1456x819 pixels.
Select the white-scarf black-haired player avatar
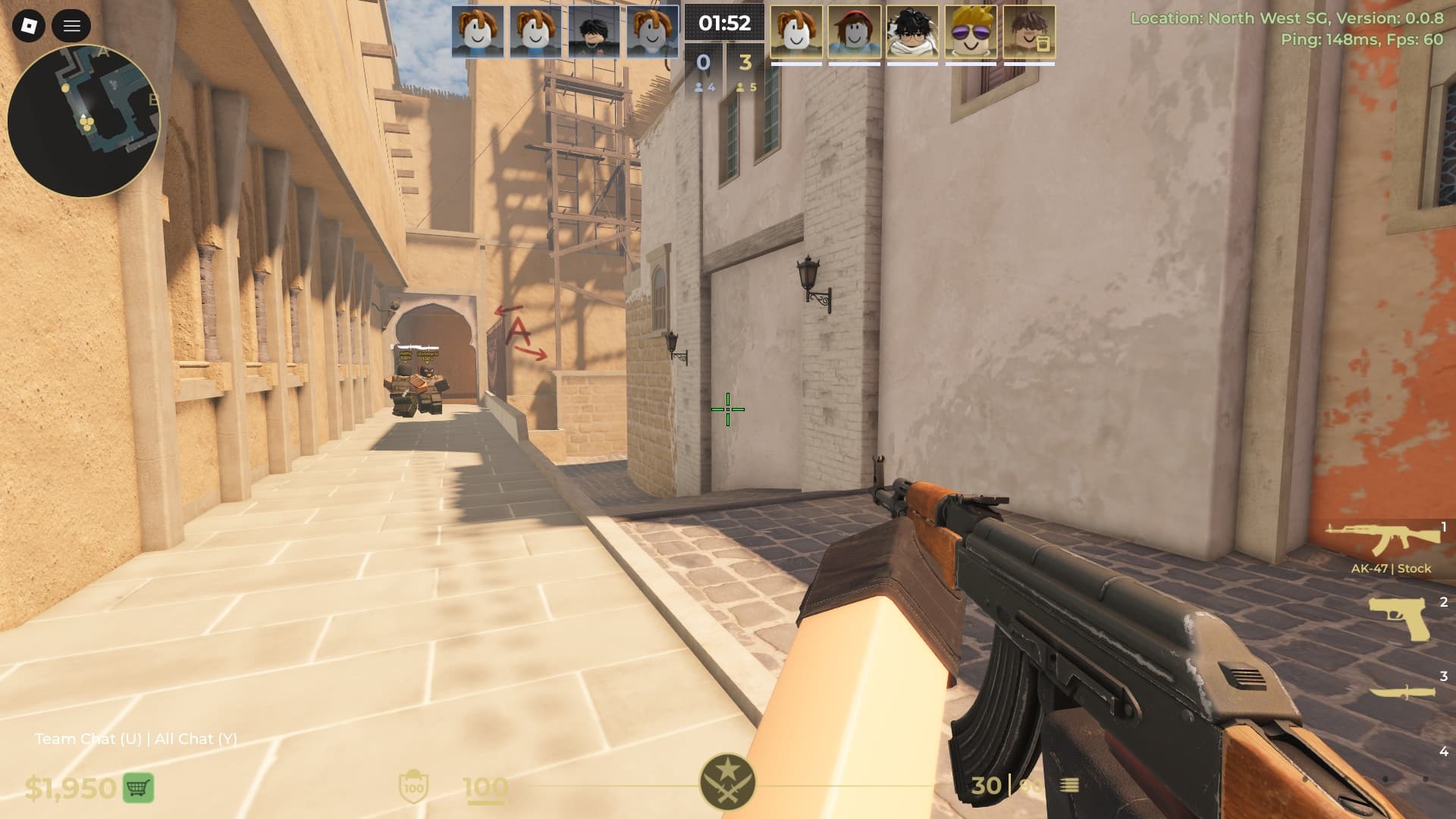pos(912,32)
